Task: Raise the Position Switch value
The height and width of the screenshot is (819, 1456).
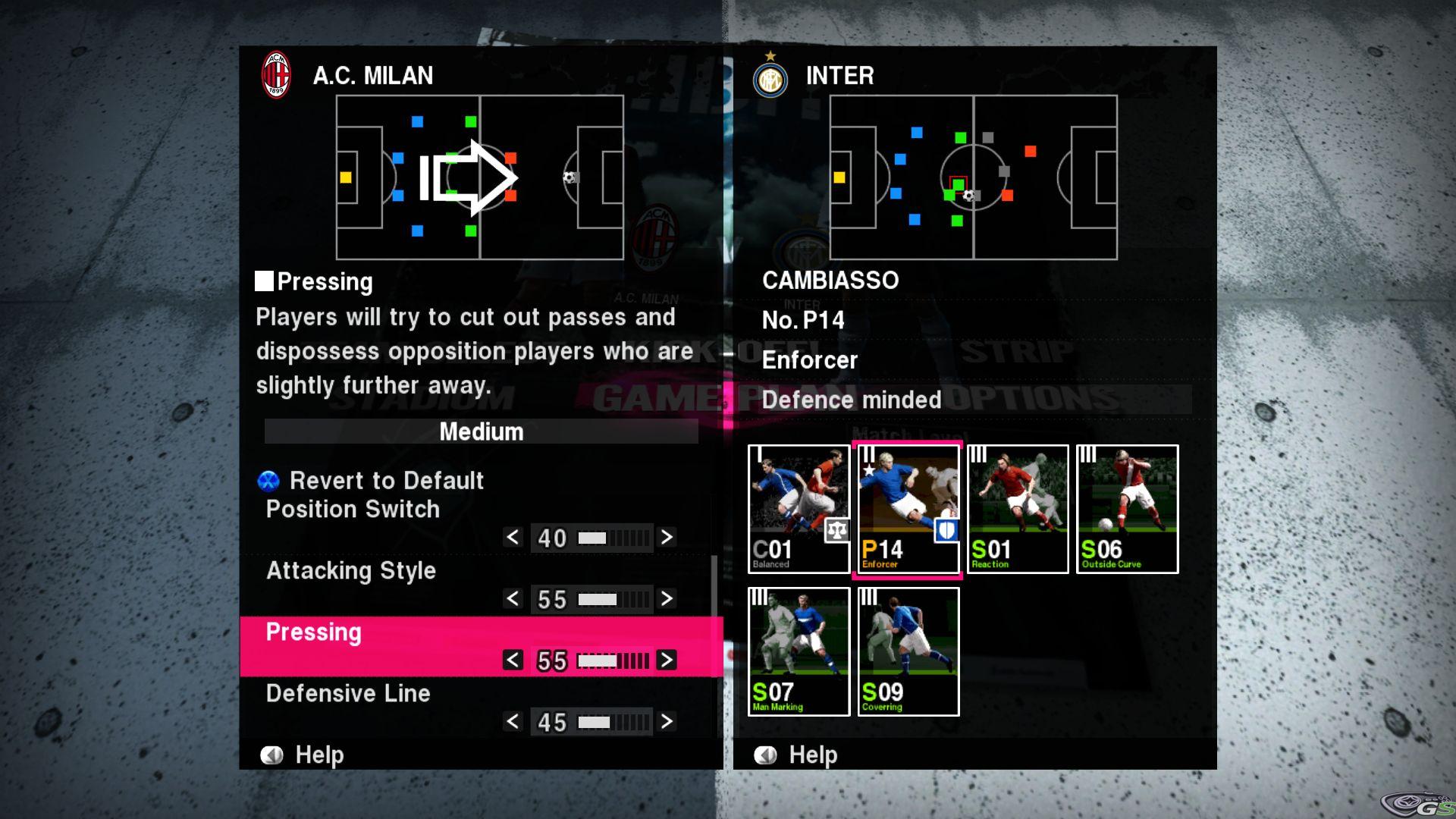Action: pyautogui.click(x=667, y=537)
